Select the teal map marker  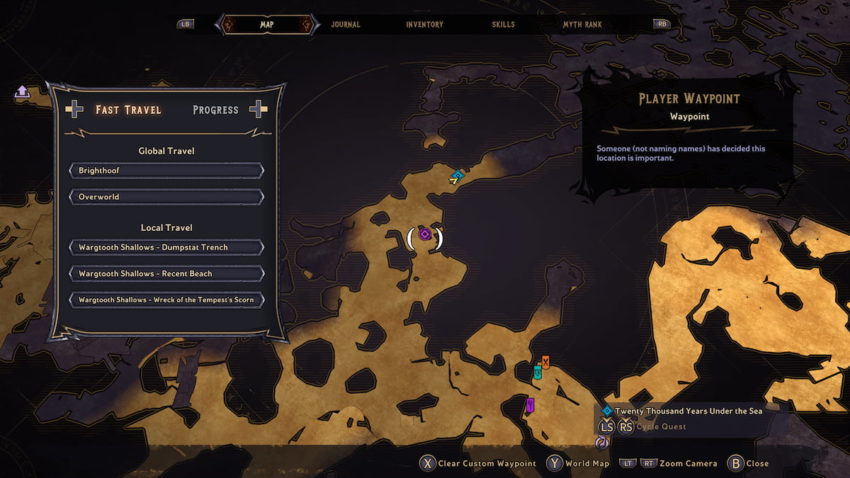537,372
